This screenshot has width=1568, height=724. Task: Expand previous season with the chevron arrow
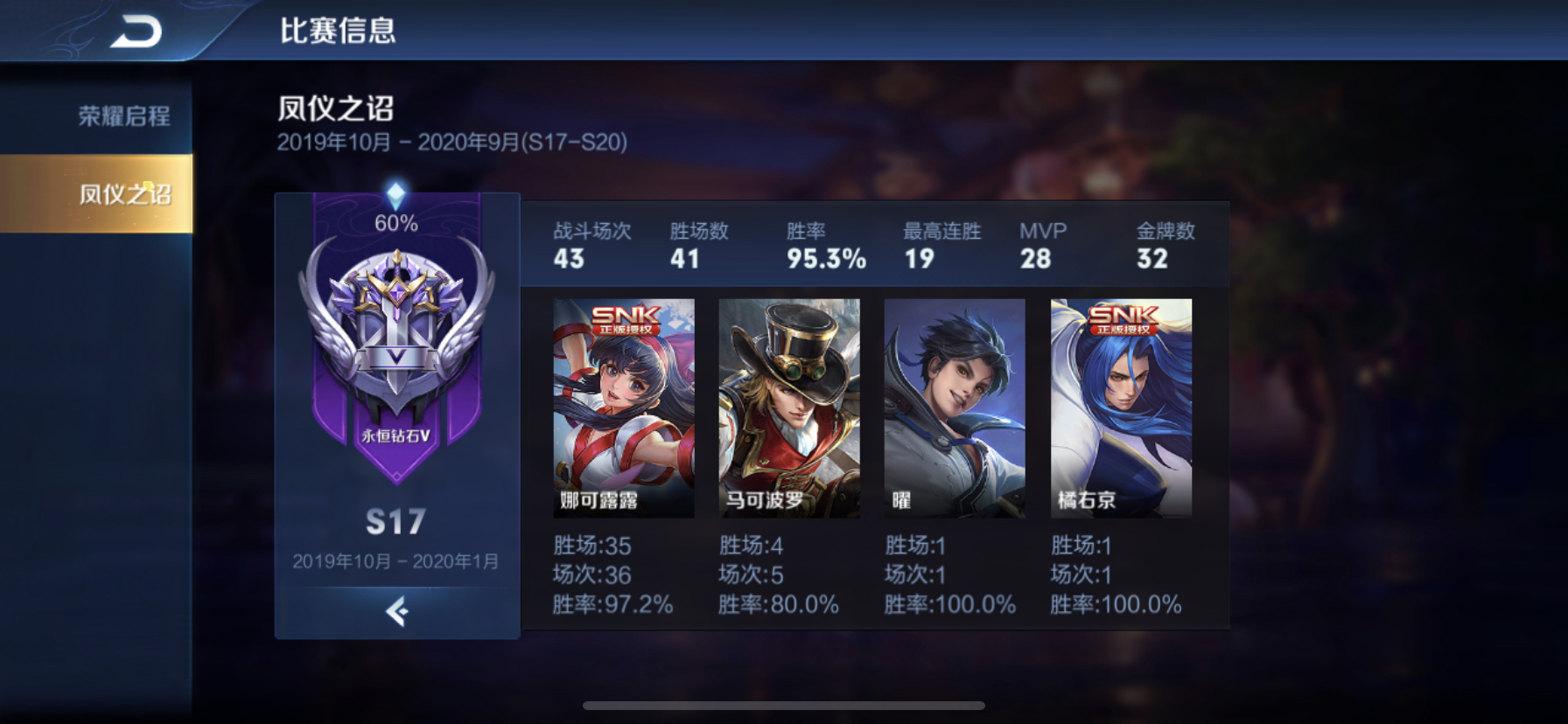(395, 611)
